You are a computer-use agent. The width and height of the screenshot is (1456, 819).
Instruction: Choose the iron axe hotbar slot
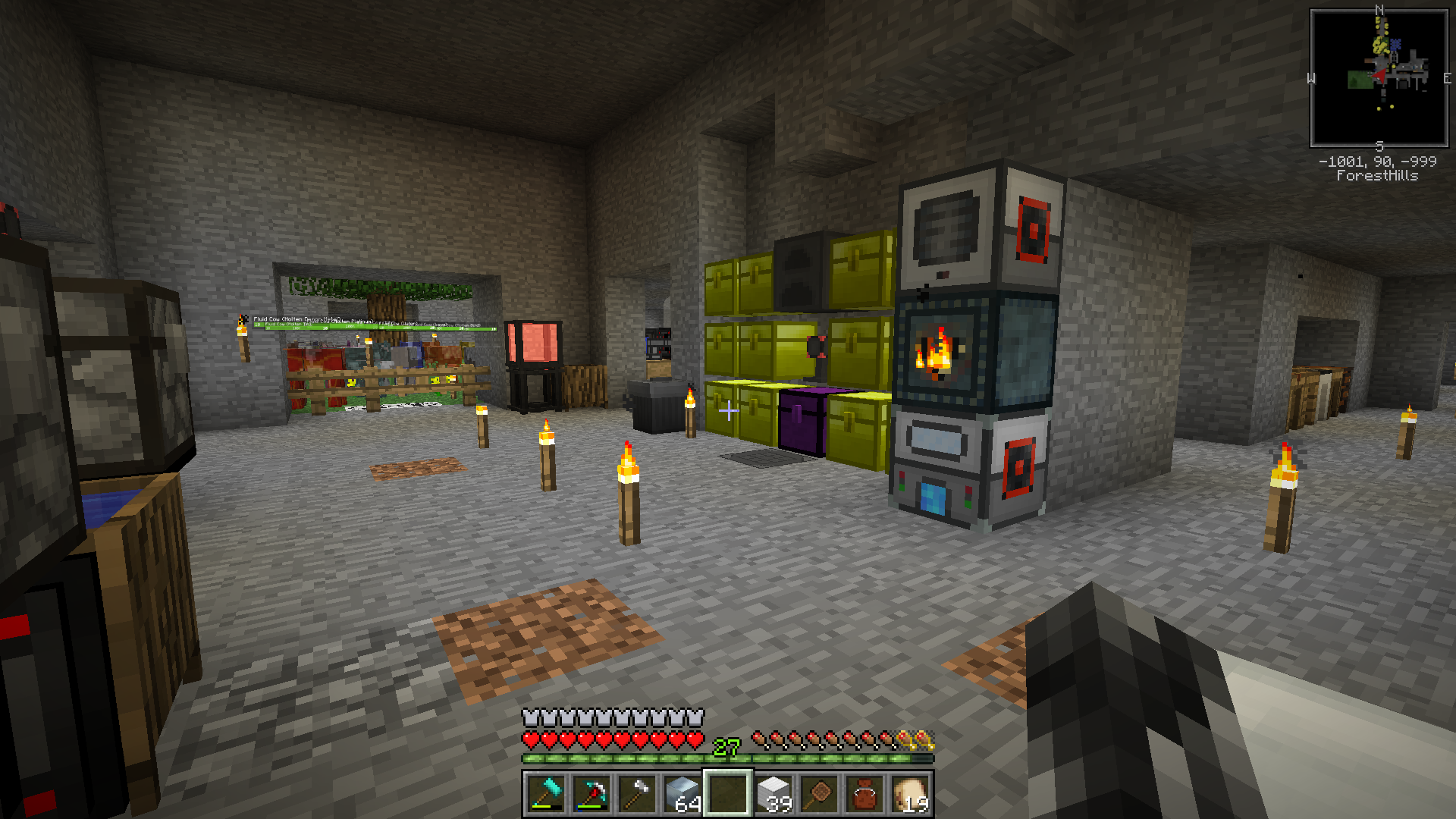click(636, 794)
